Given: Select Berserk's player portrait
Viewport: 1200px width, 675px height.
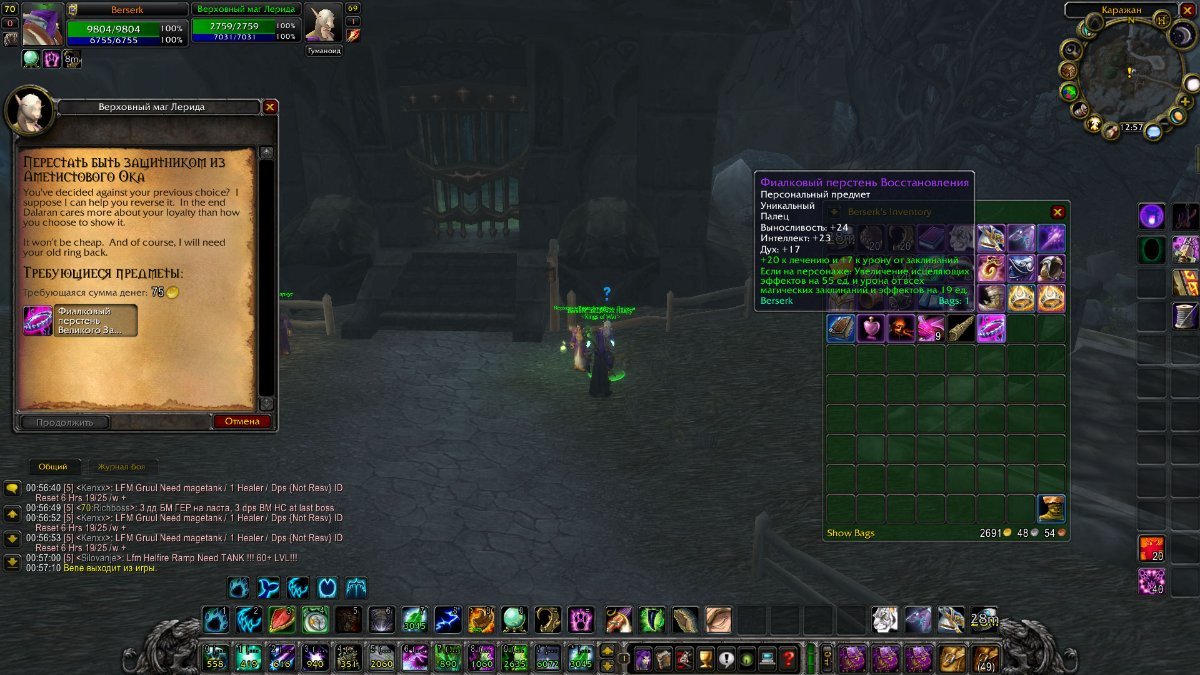Looking at the screenshot, I should coord(43,24).
